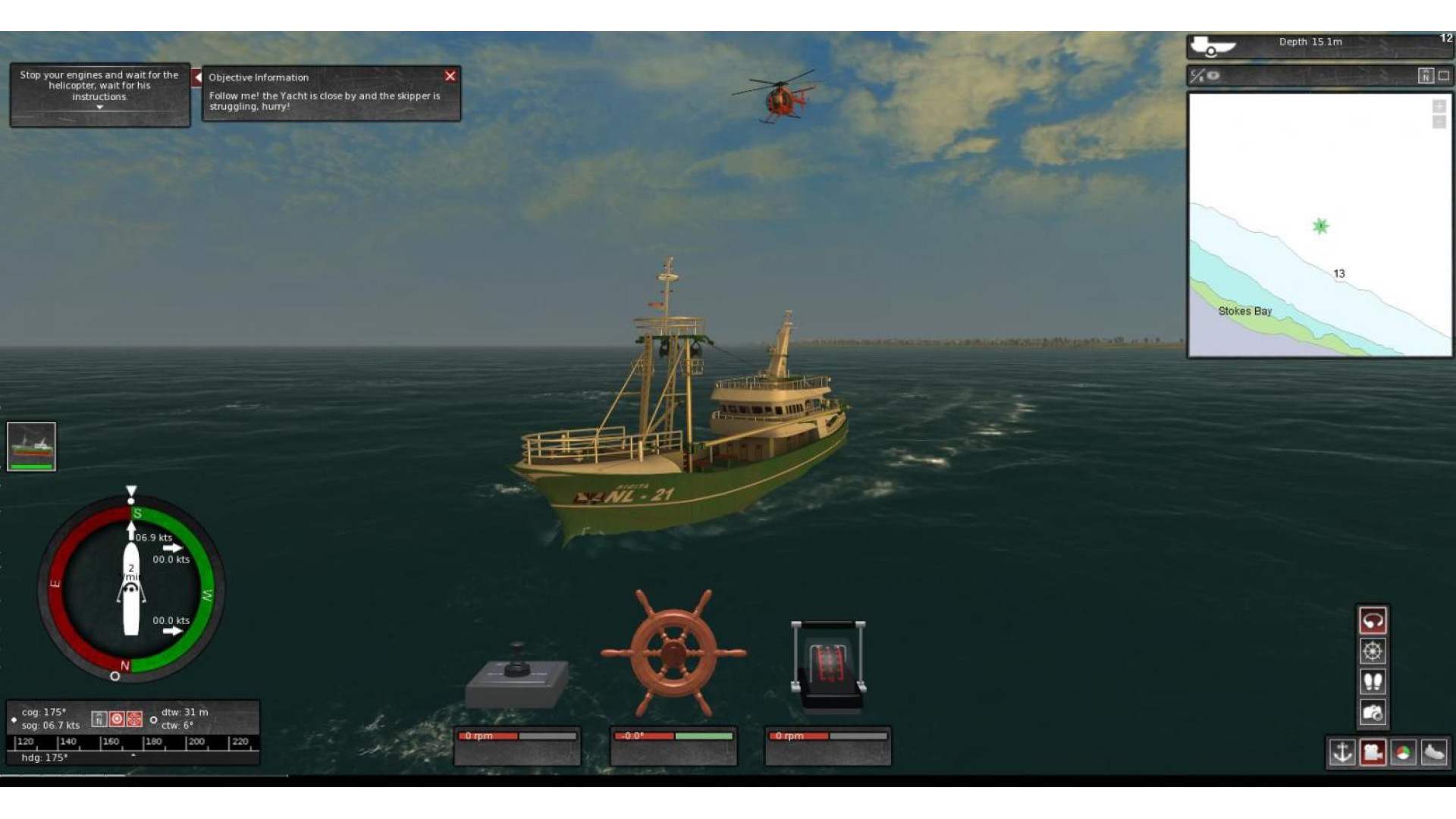Screen dimensions: 1456x819
Task: Click the ship's steering wheel control
Action: [x=673, y=653]
